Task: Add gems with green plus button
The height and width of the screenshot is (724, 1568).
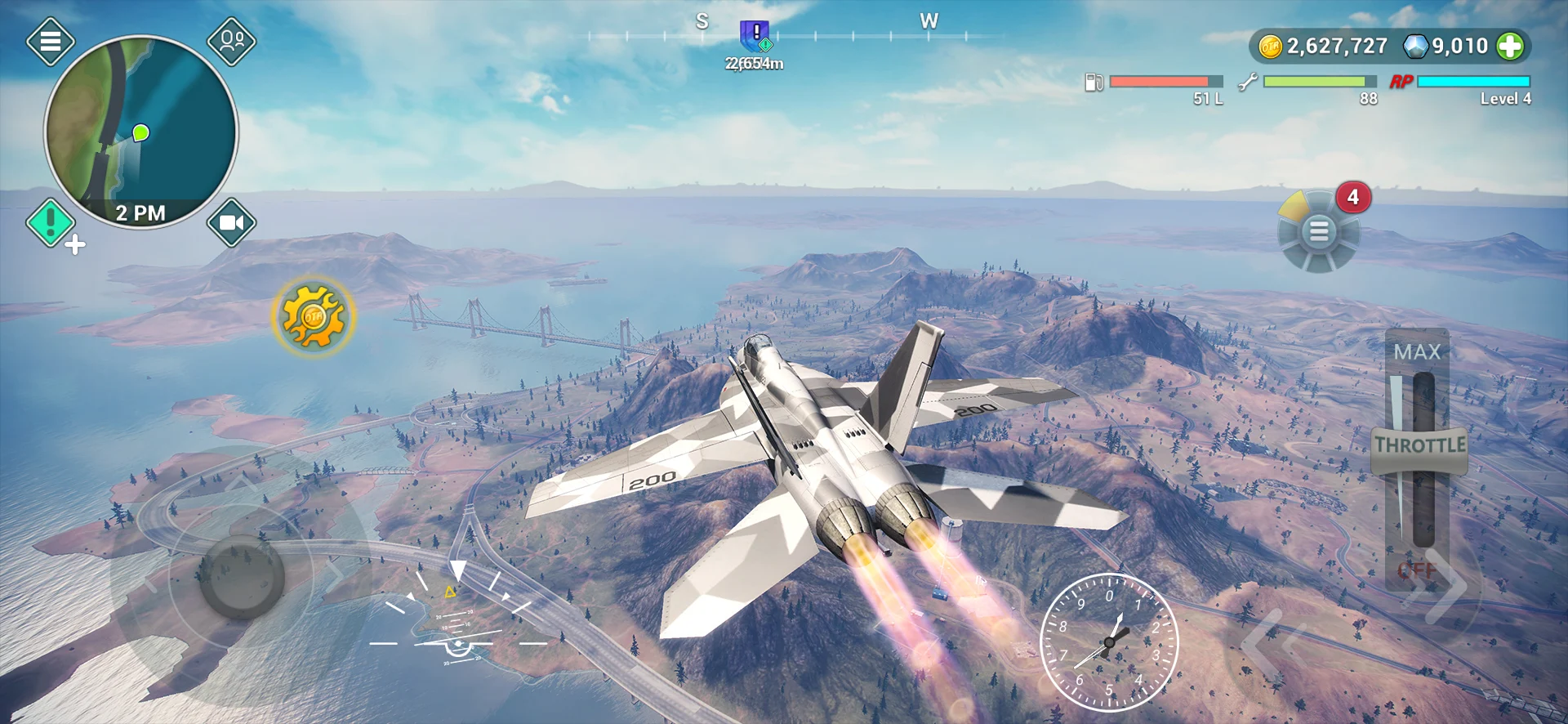Action: pyautogui.click(x=1510, y=47)
